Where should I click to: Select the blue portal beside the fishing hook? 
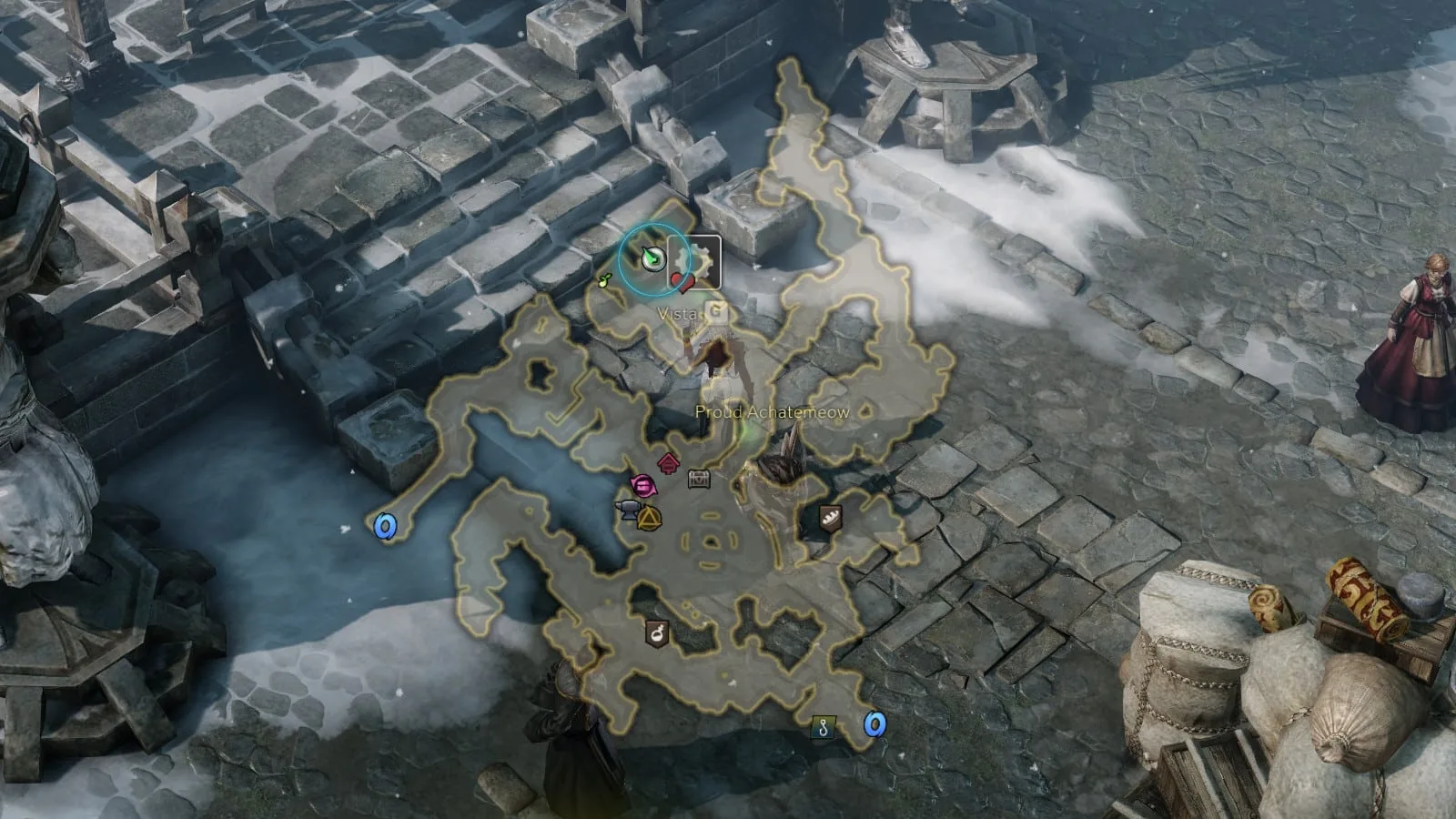tap(875, 724)
